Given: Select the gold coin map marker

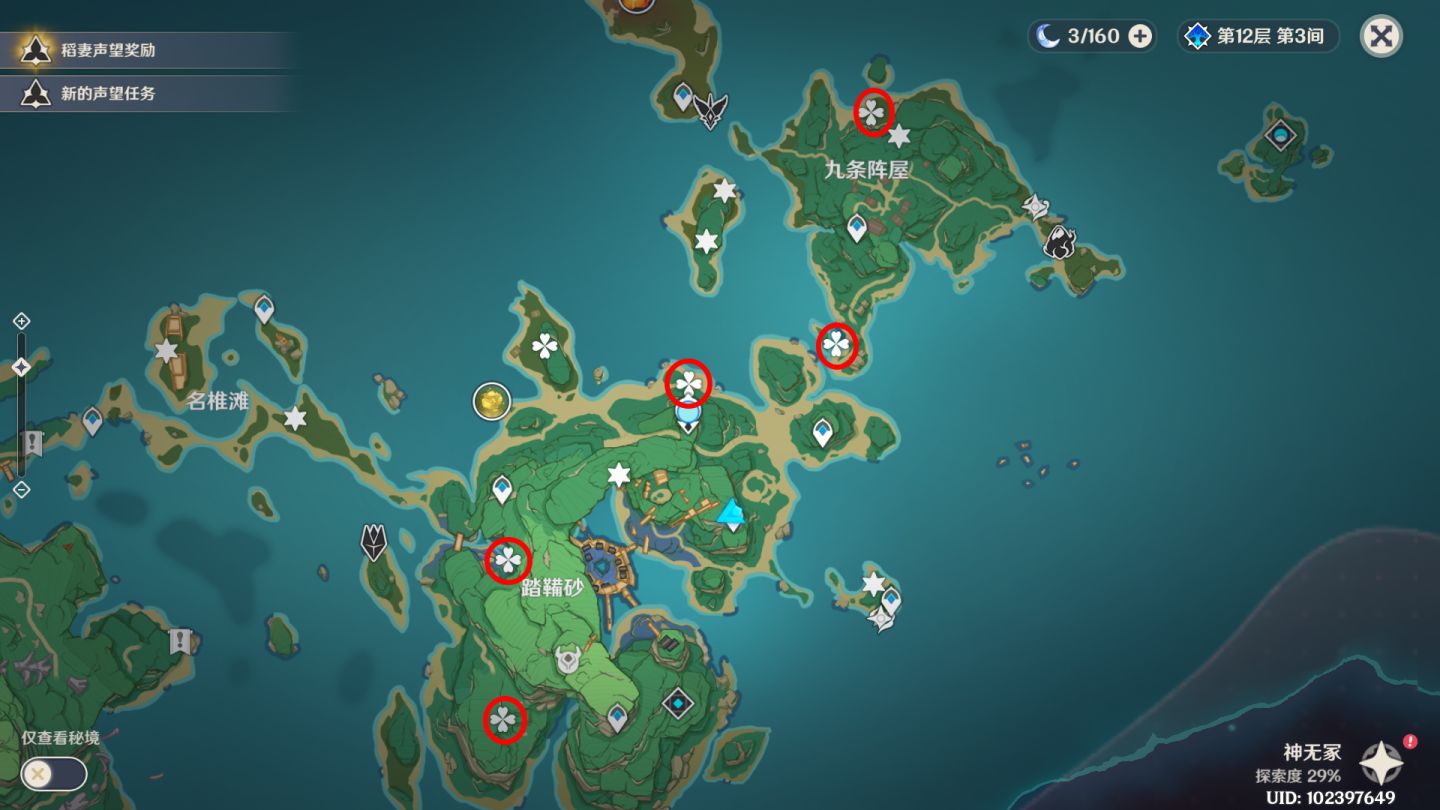Looking at the screenshot, I should pos(491,401).
